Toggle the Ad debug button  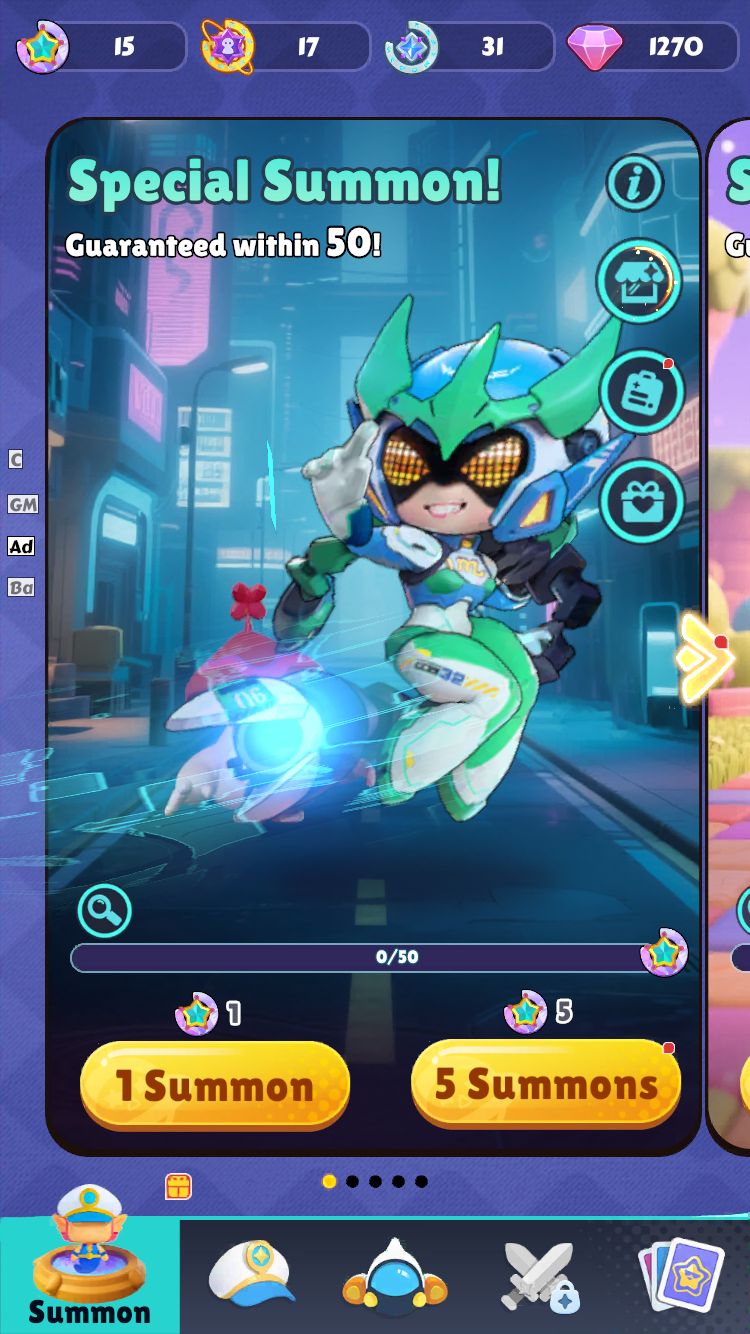coord(21,546)
